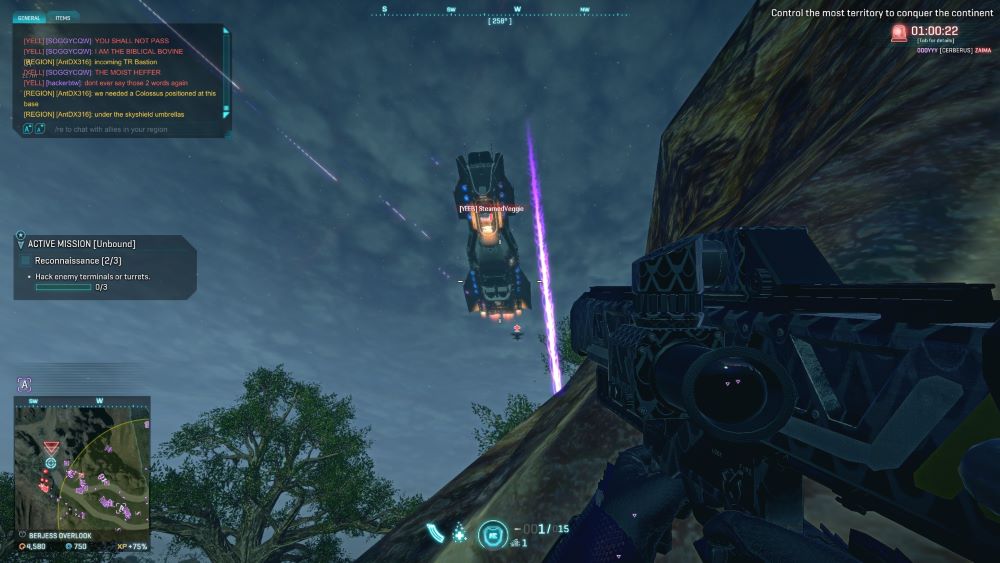Open the Berjess Overlook location label
Image resolution: width=1000 pixels, height=563 pixels.
pos(60,535)
